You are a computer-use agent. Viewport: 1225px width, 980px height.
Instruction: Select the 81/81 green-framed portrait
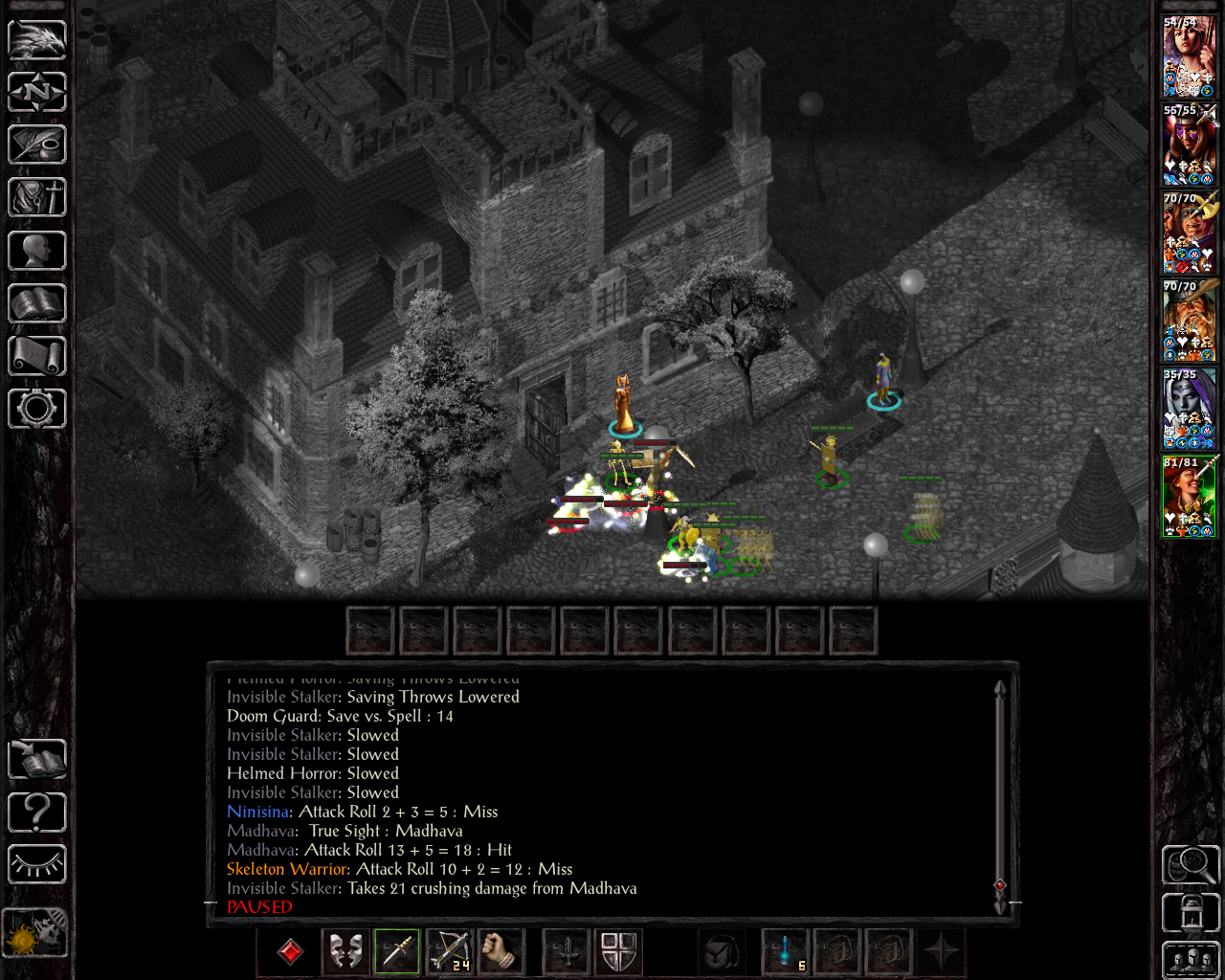(1190, 497)
